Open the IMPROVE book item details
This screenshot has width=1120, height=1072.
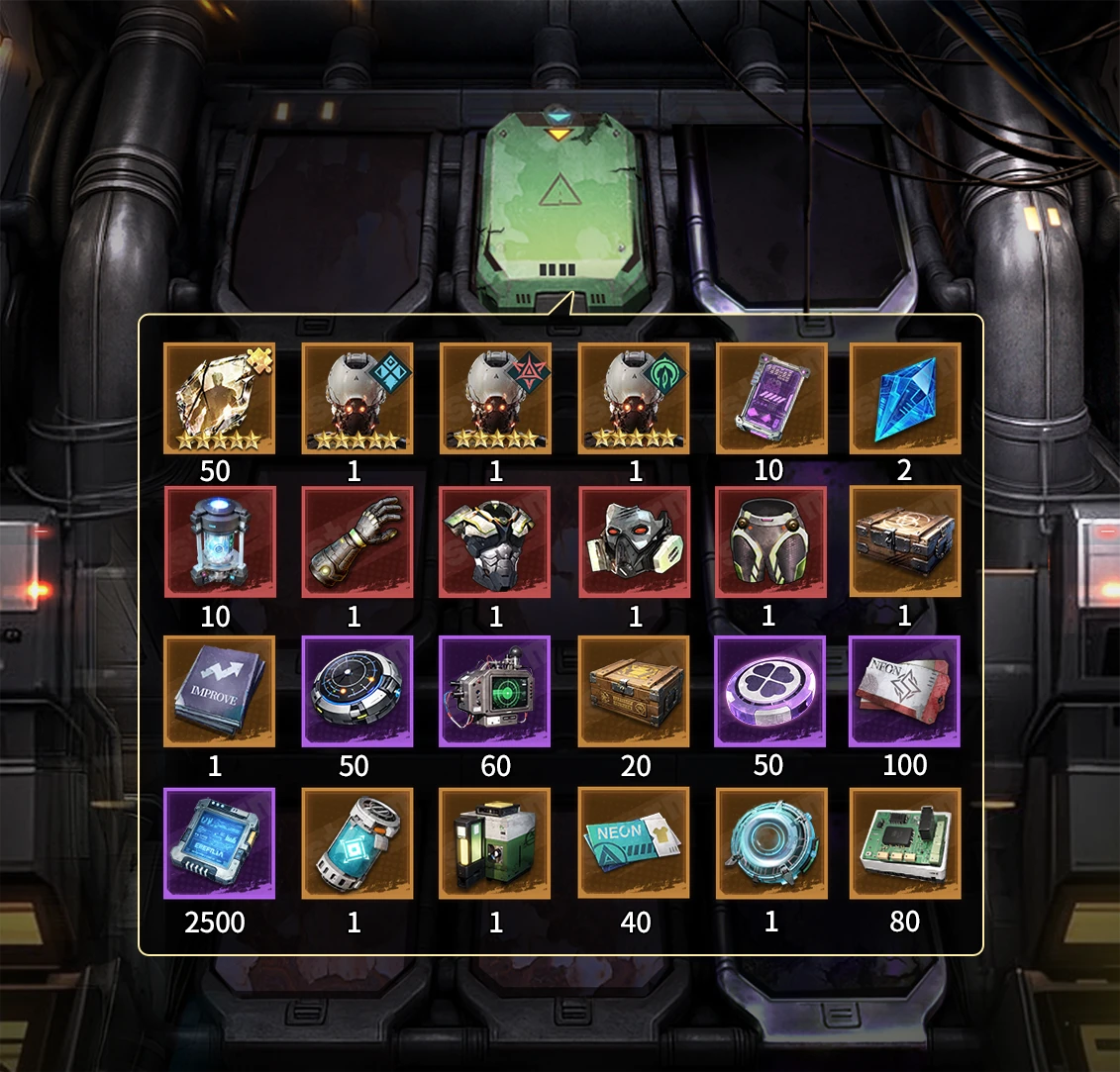219,692
